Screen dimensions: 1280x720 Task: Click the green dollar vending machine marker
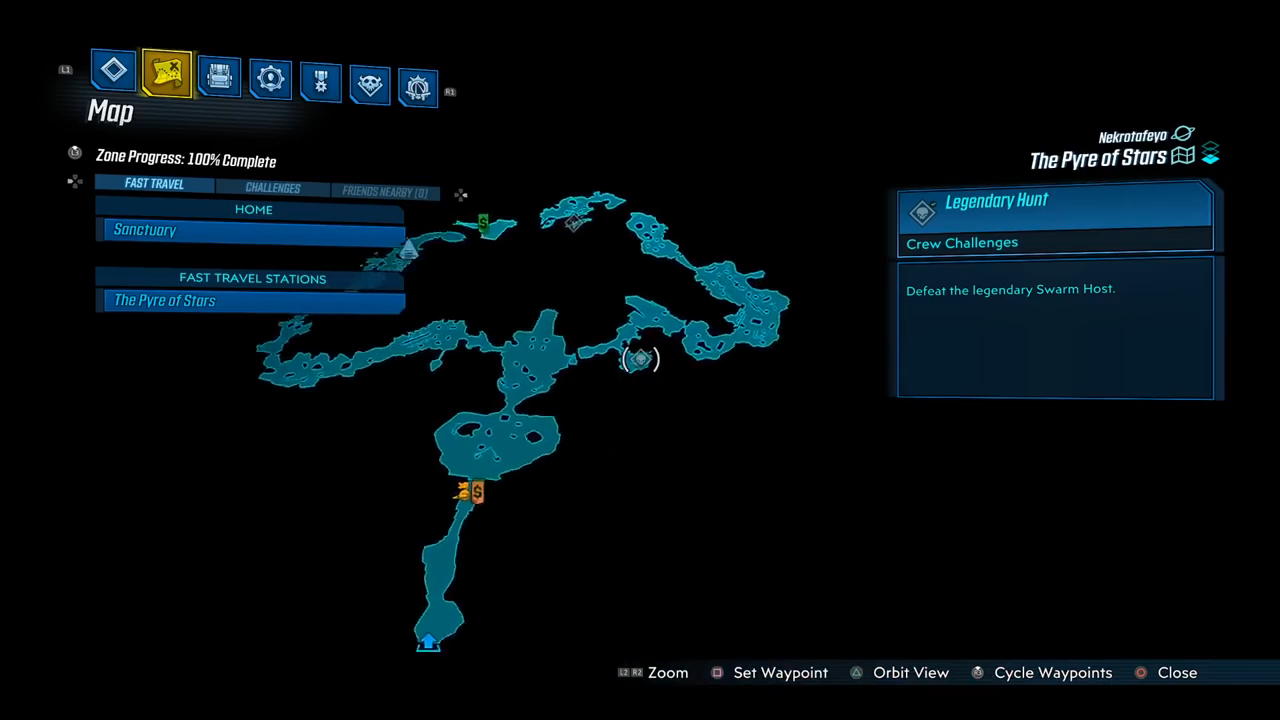(x=483, y=223)
